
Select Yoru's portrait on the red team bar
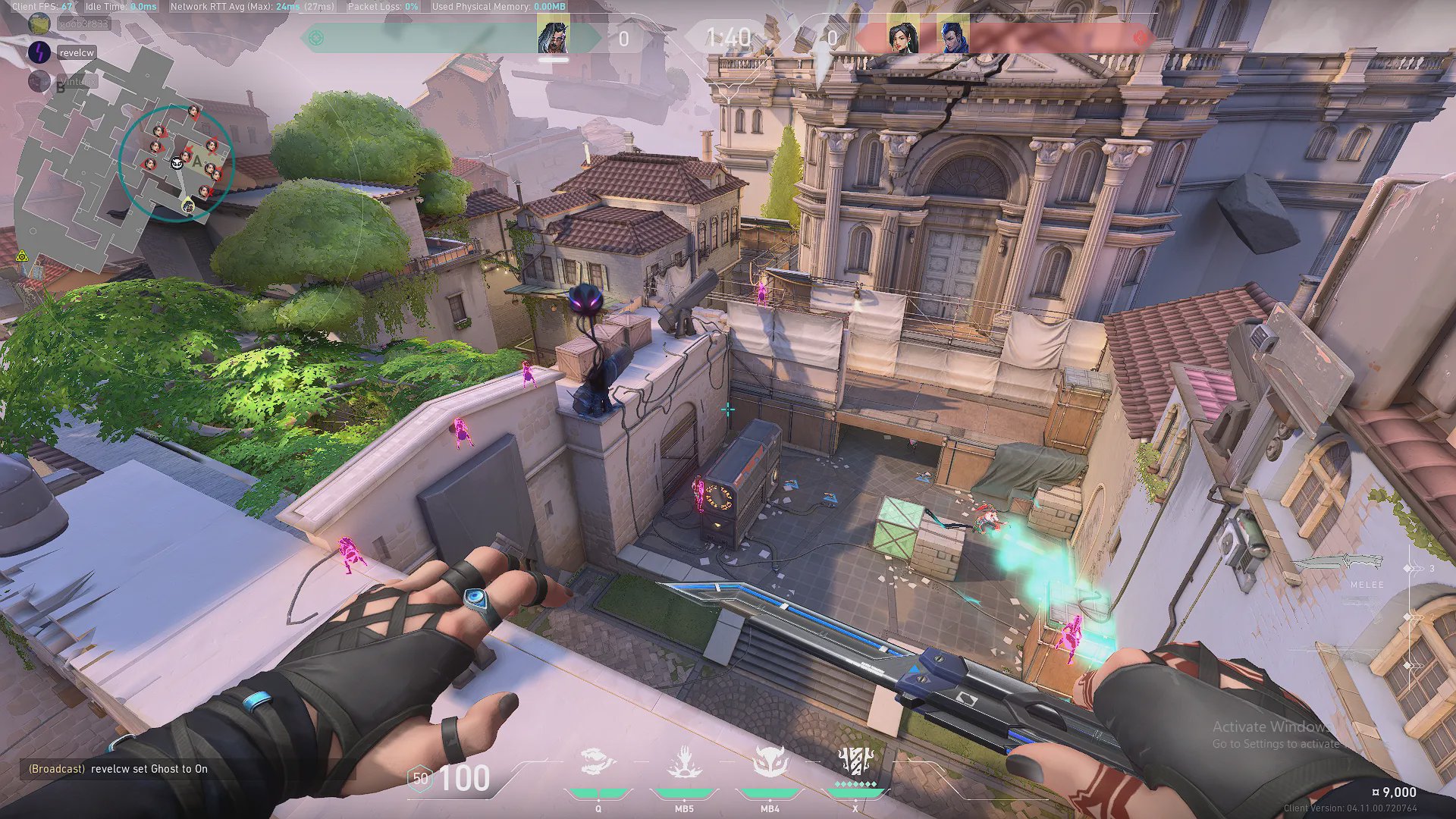coord(952,37)
